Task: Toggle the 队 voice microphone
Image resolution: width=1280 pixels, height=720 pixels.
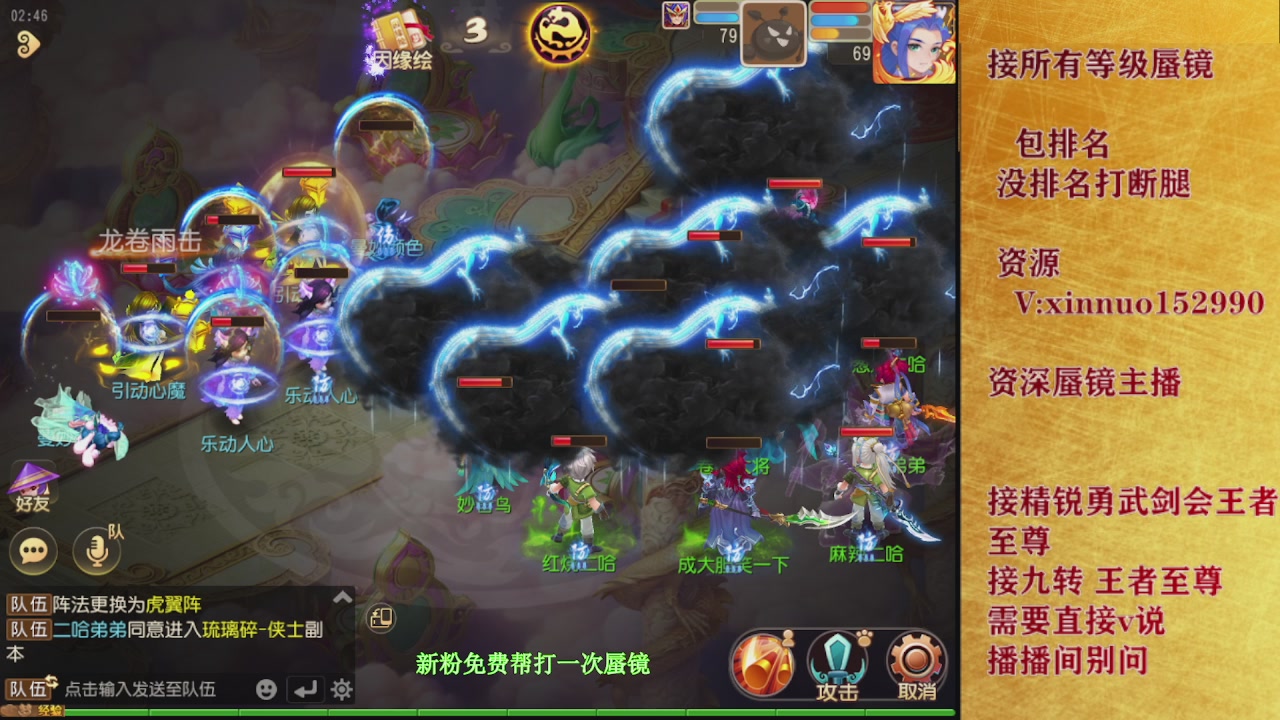Action: [x=95, y=552]
